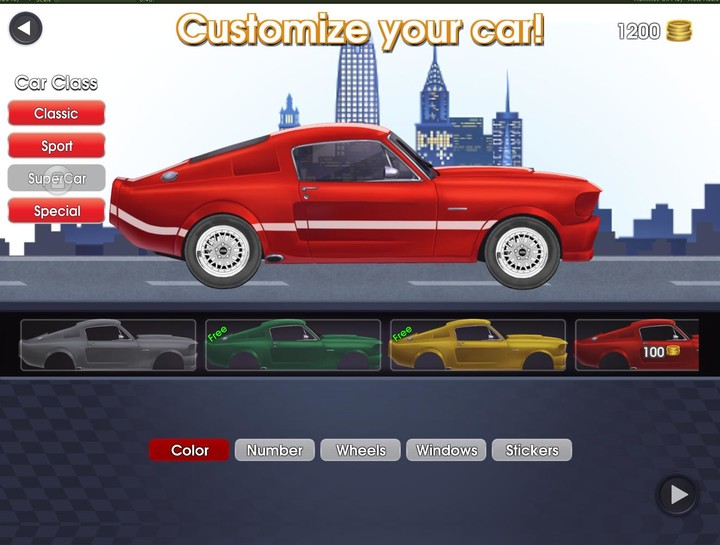Switch to the Color tab
The image size is (720, 545).
(x=189, y=450)
